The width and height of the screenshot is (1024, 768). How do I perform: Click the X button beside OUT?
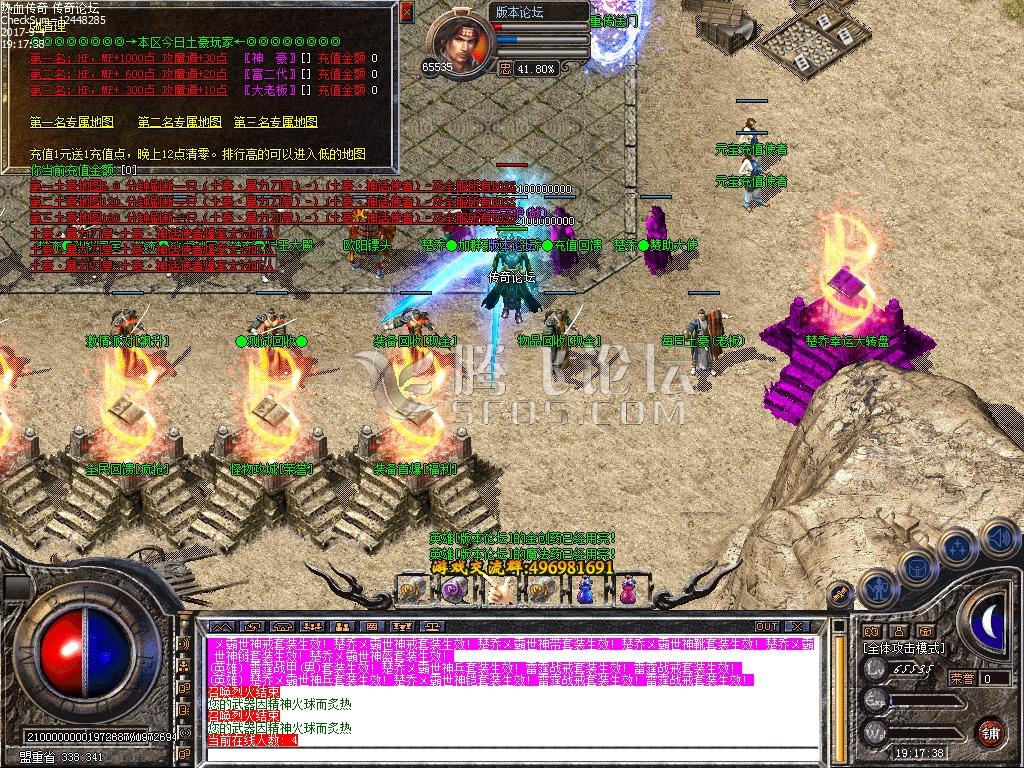[796, 627]
